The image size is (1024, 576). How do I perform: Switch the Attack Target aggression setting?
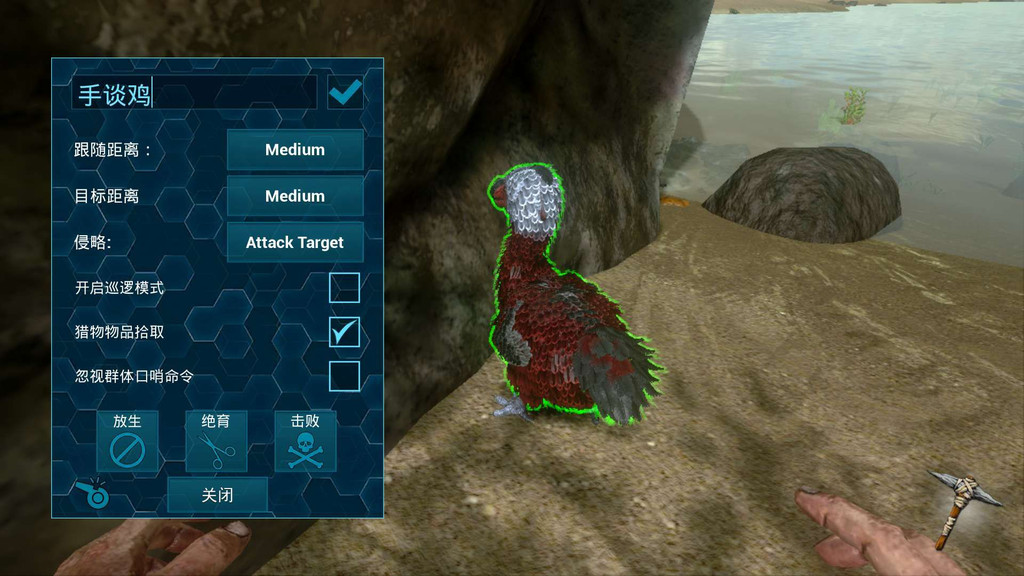click(x=295, y=242)
